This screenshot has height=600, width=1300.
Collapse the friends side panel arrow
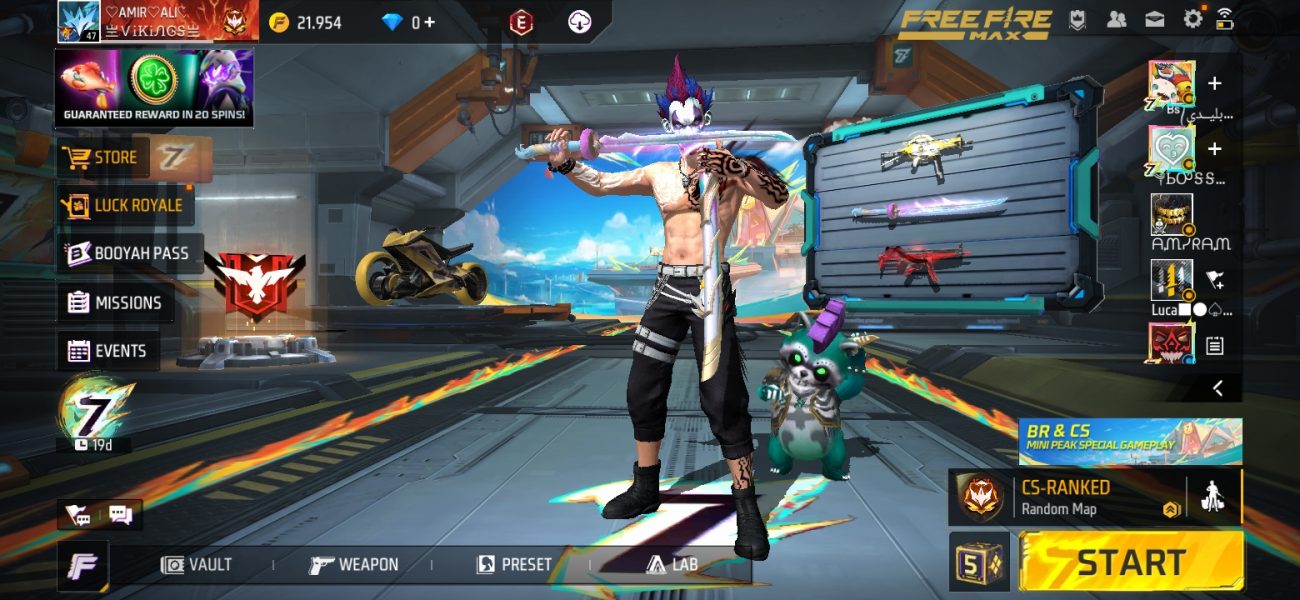(1217, 388)
